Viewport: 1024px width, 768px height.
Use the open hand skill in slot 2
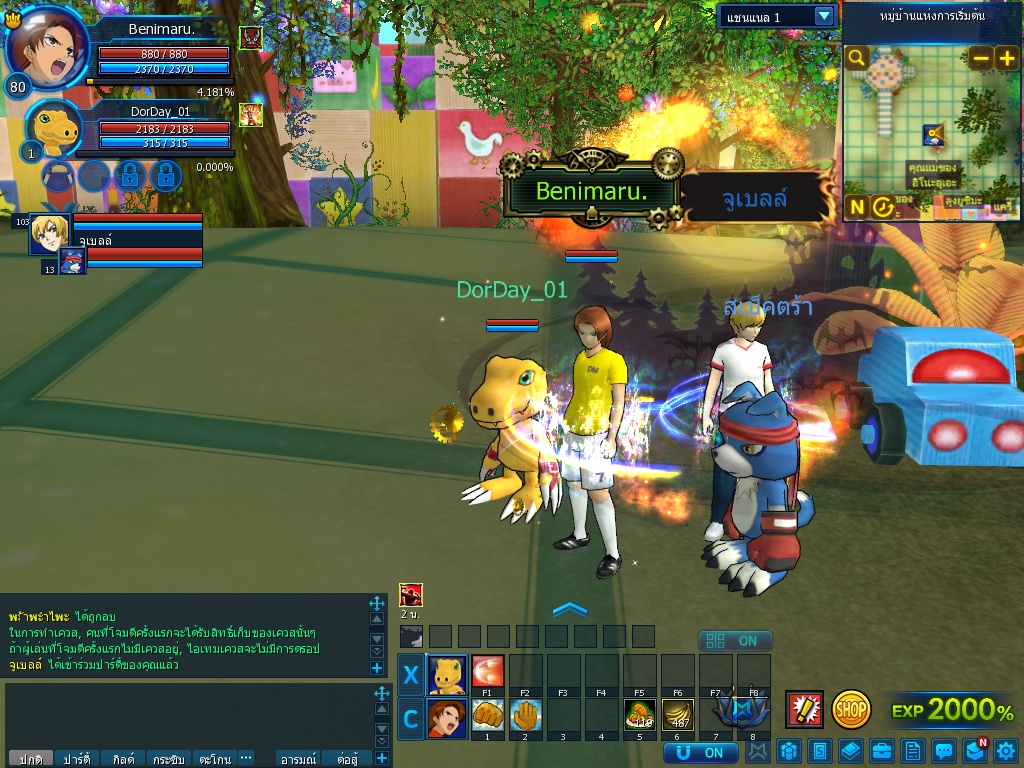click(x=525, y=715)
